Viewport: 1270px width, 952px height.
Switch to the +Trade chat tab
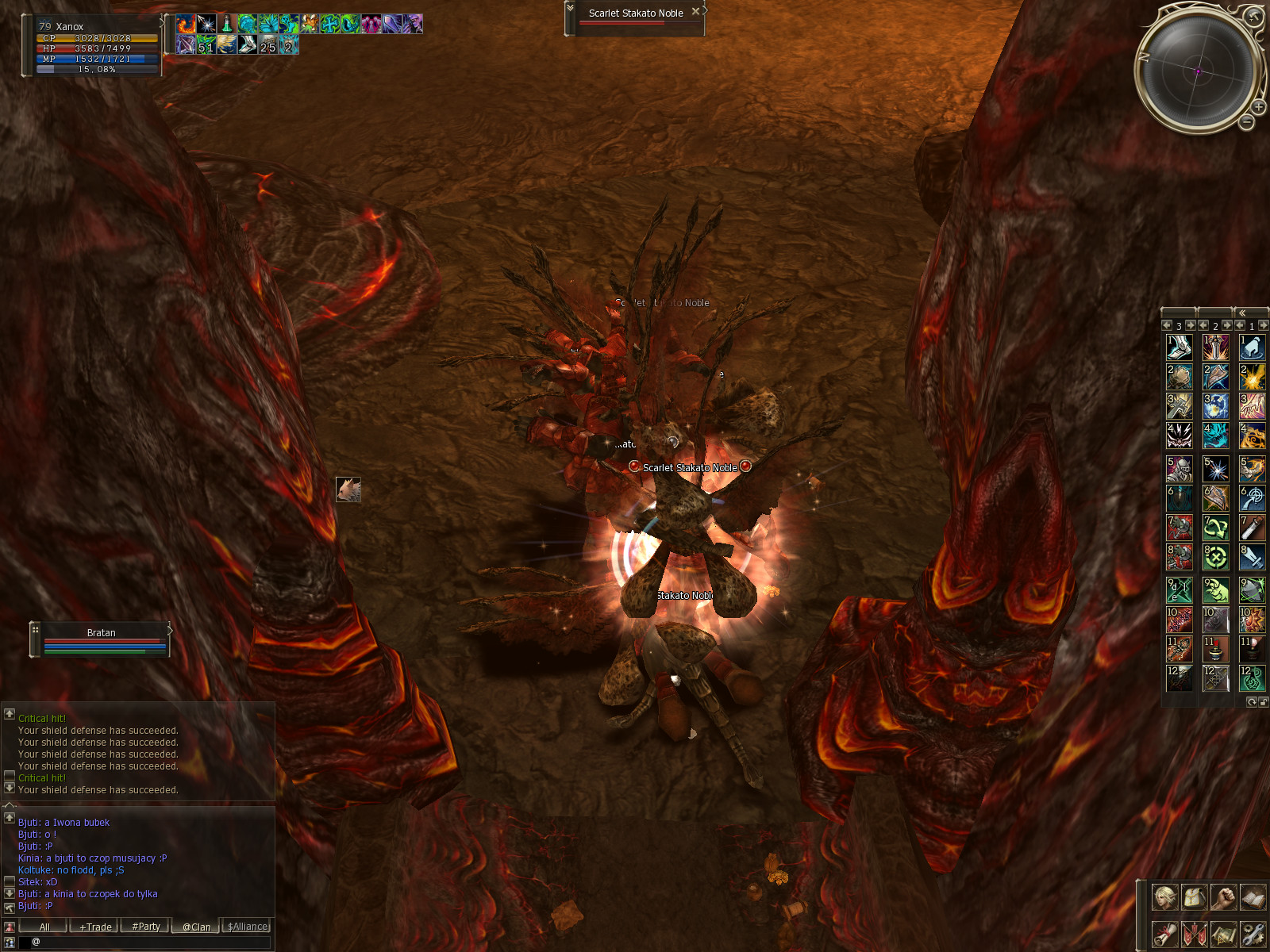tap(95, 927)
